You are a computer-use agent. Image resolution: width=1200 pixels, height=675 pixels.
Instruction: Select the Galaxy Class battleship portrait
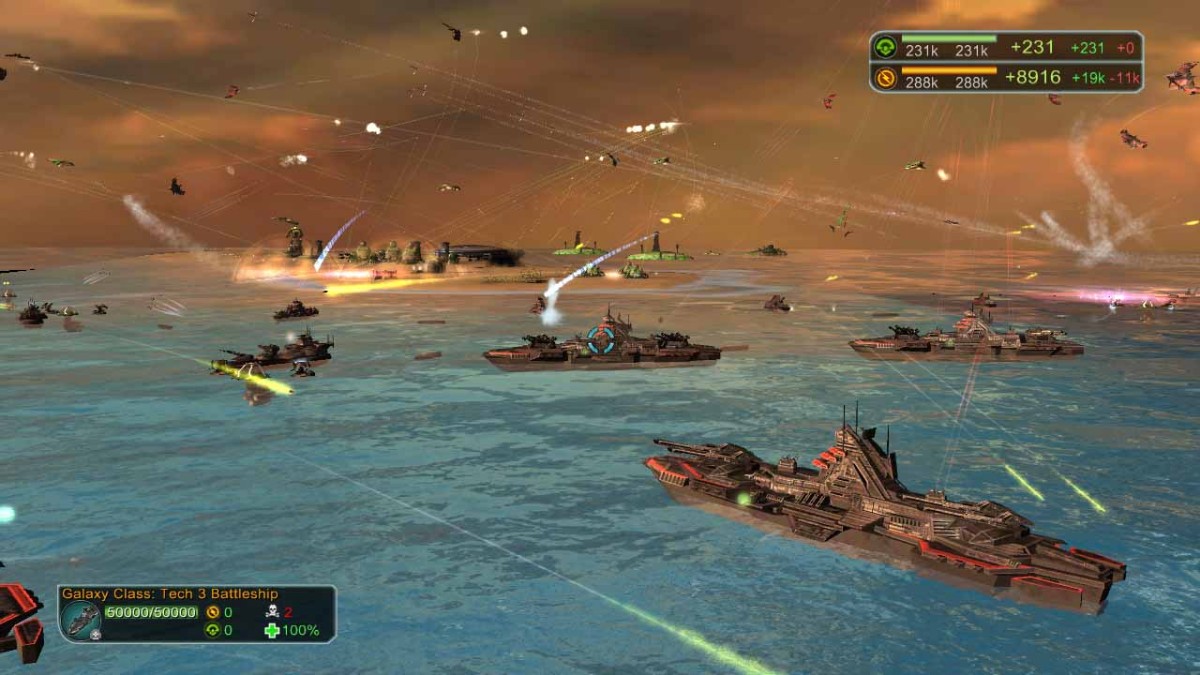(x=80, y=620)
